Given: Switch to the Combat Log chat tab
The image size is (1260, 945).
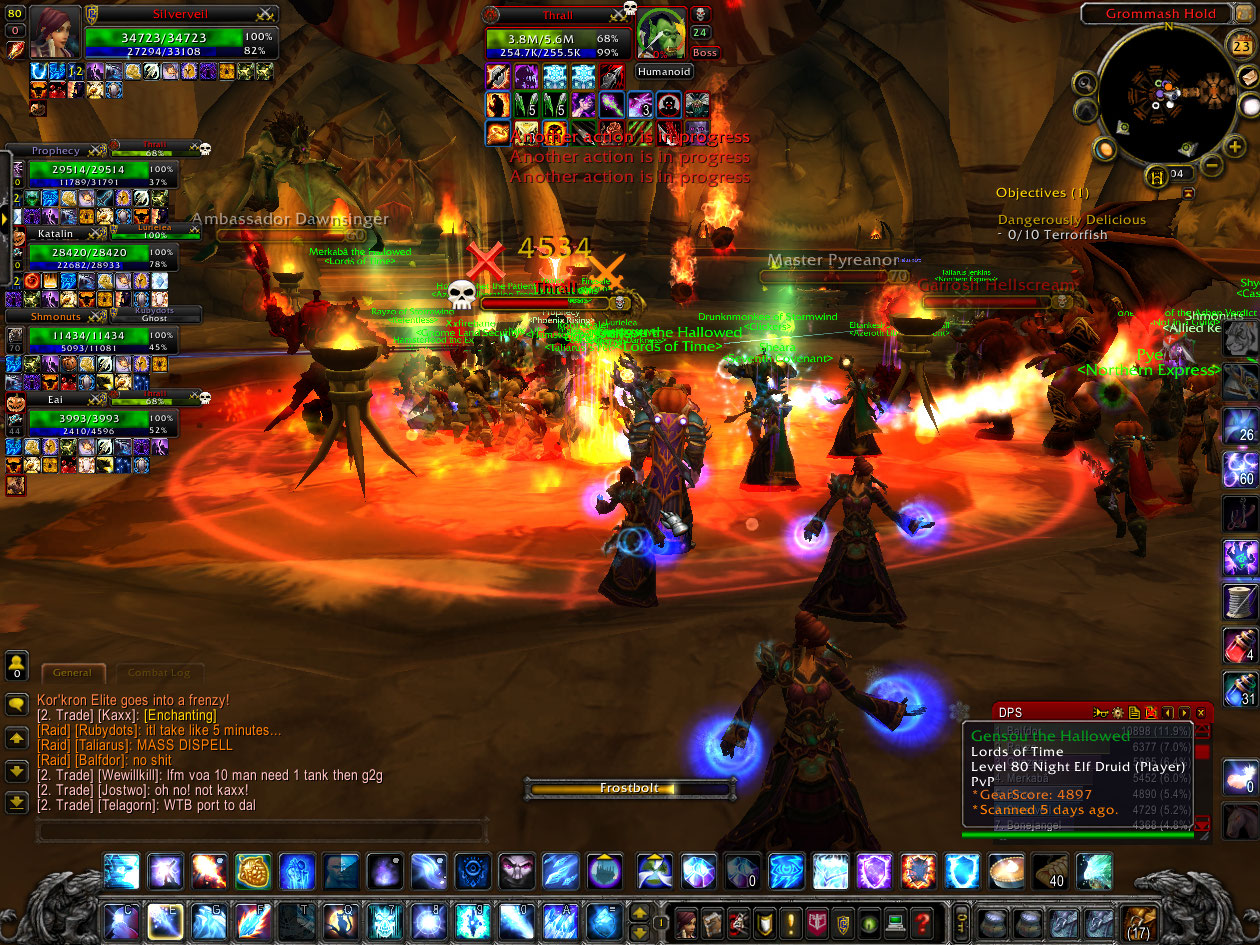Looking at the screenshot, I should tap(159, 673).
